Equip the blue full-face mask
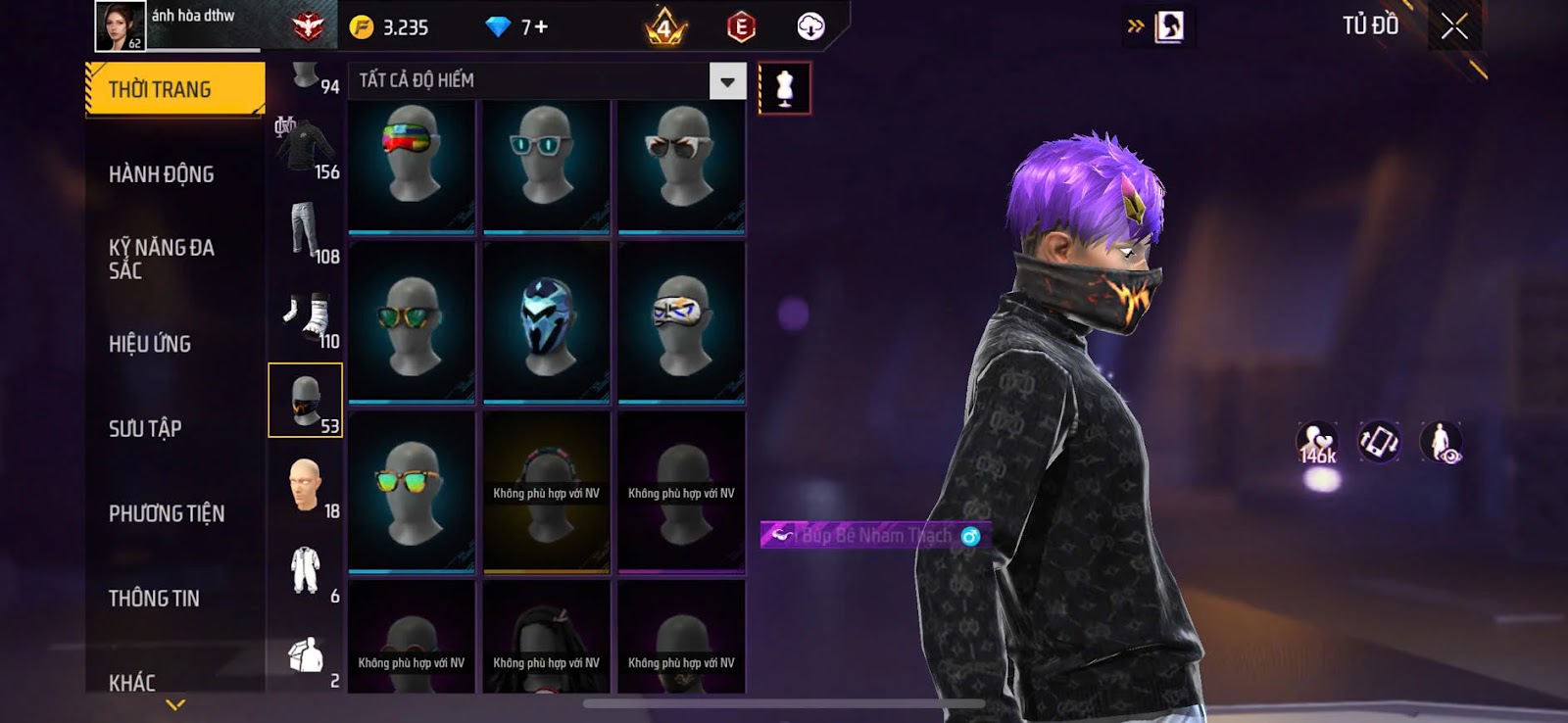The image size is (1568, 723). 546,323
